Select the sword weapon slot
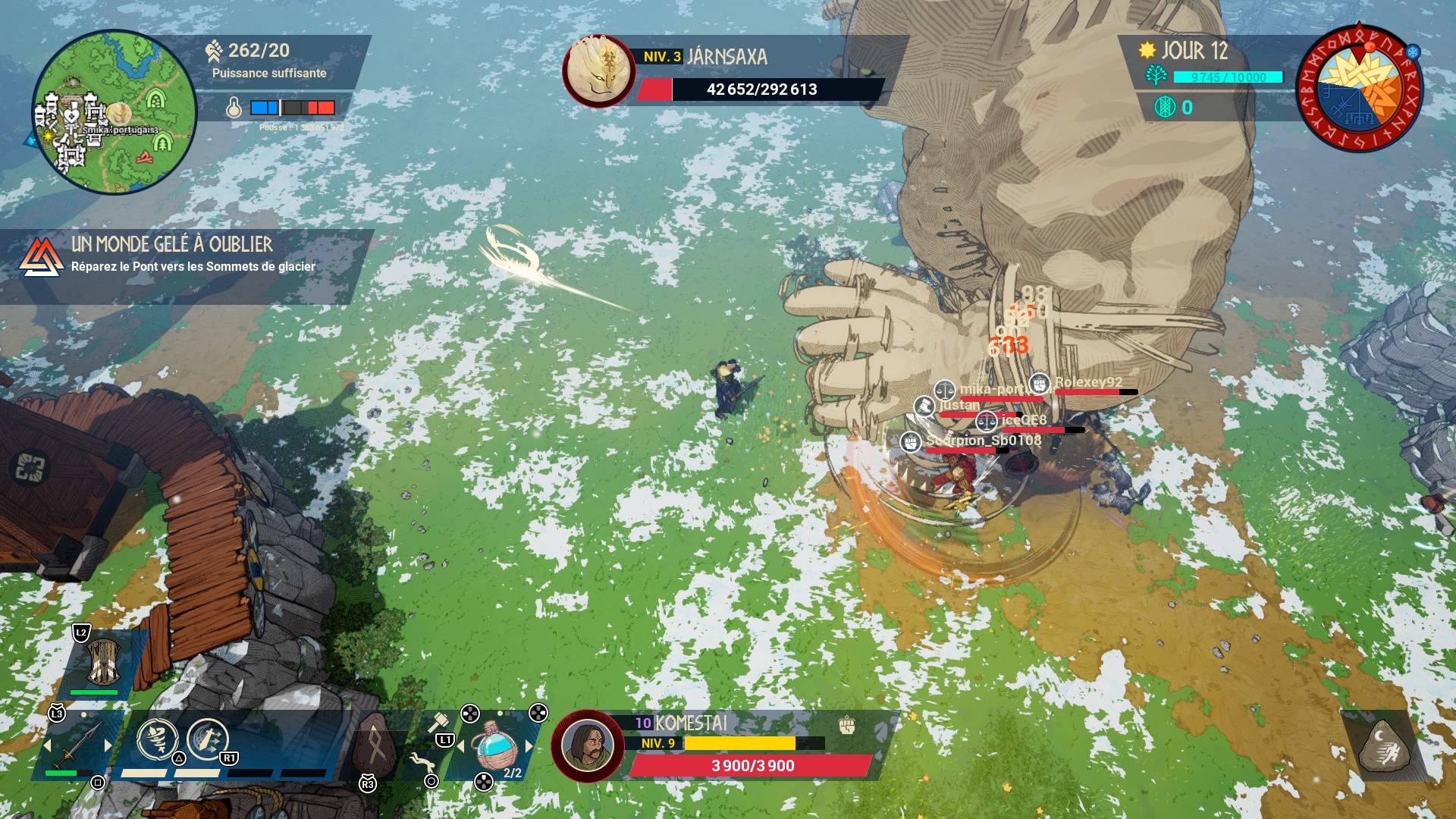Viewport: 1456px width, 819px height. (77, 745)
